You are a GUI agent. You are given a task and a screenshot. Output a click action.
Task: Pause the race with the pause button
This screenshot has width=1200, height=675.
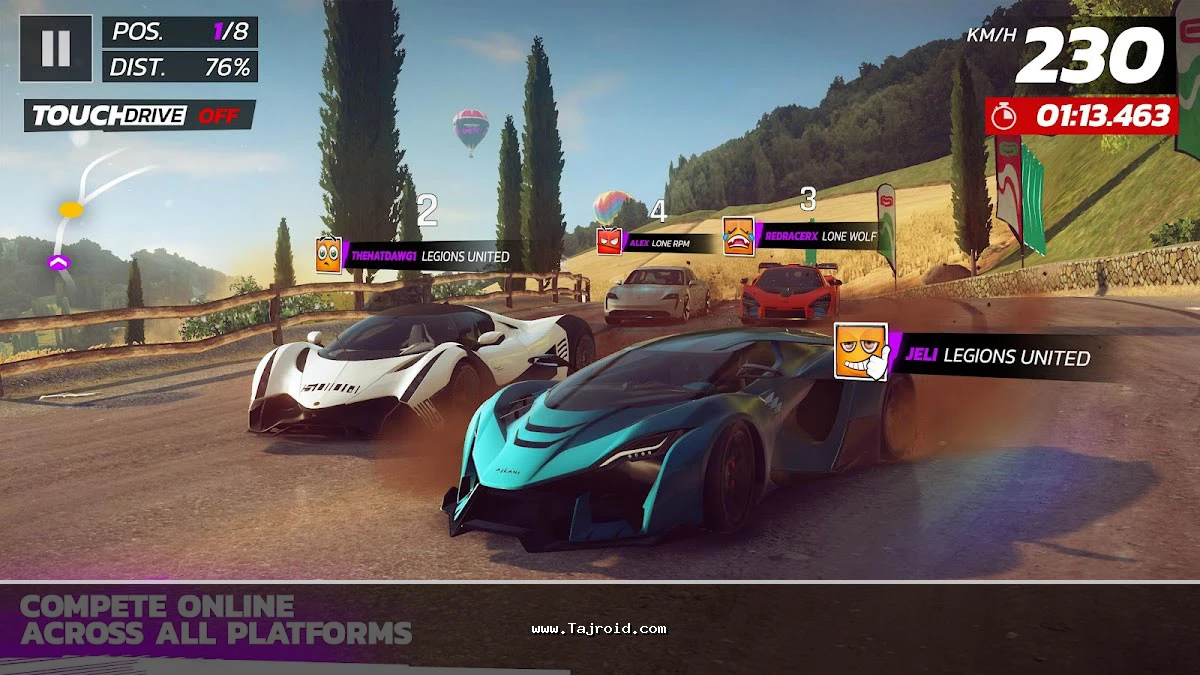pos(56,48)
